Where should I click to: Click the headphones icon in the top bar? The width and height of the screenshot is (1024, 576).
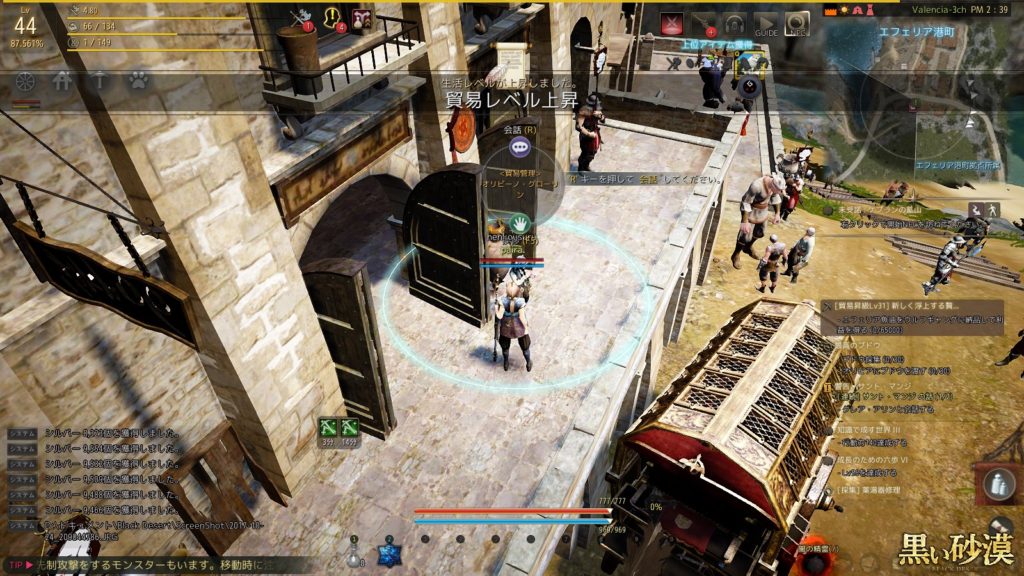pos(735,23)
